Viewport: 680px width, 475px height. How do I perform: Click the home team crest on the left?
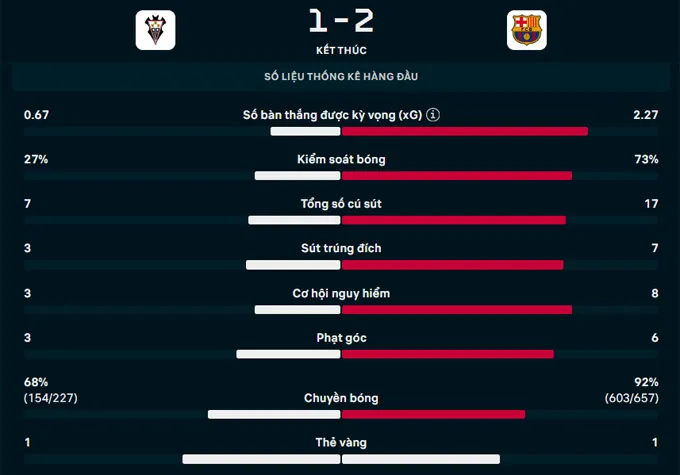[x=155, y=30]
